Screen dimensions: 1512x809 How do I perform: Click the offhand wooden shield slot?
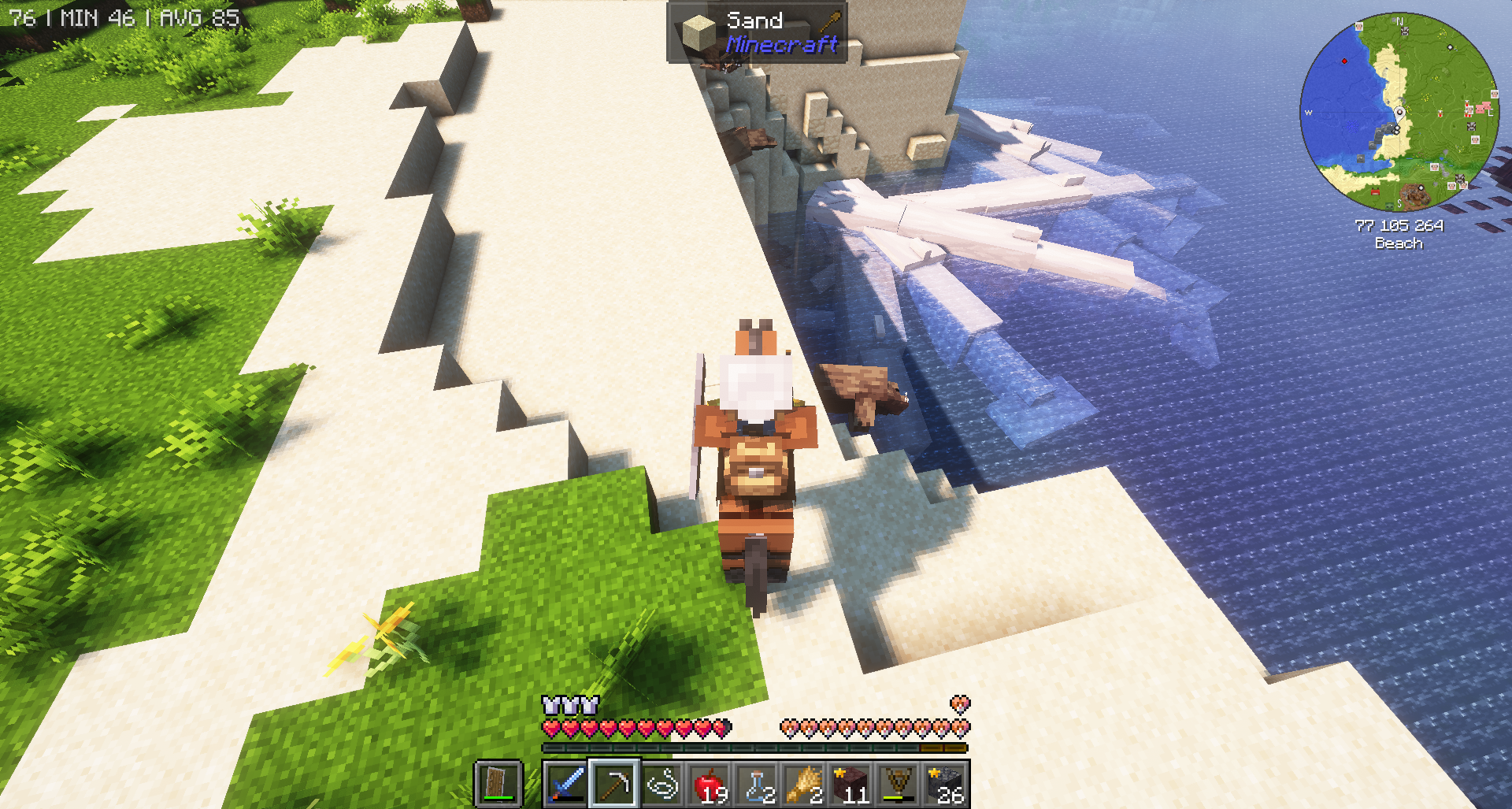[x=498, y=784]
